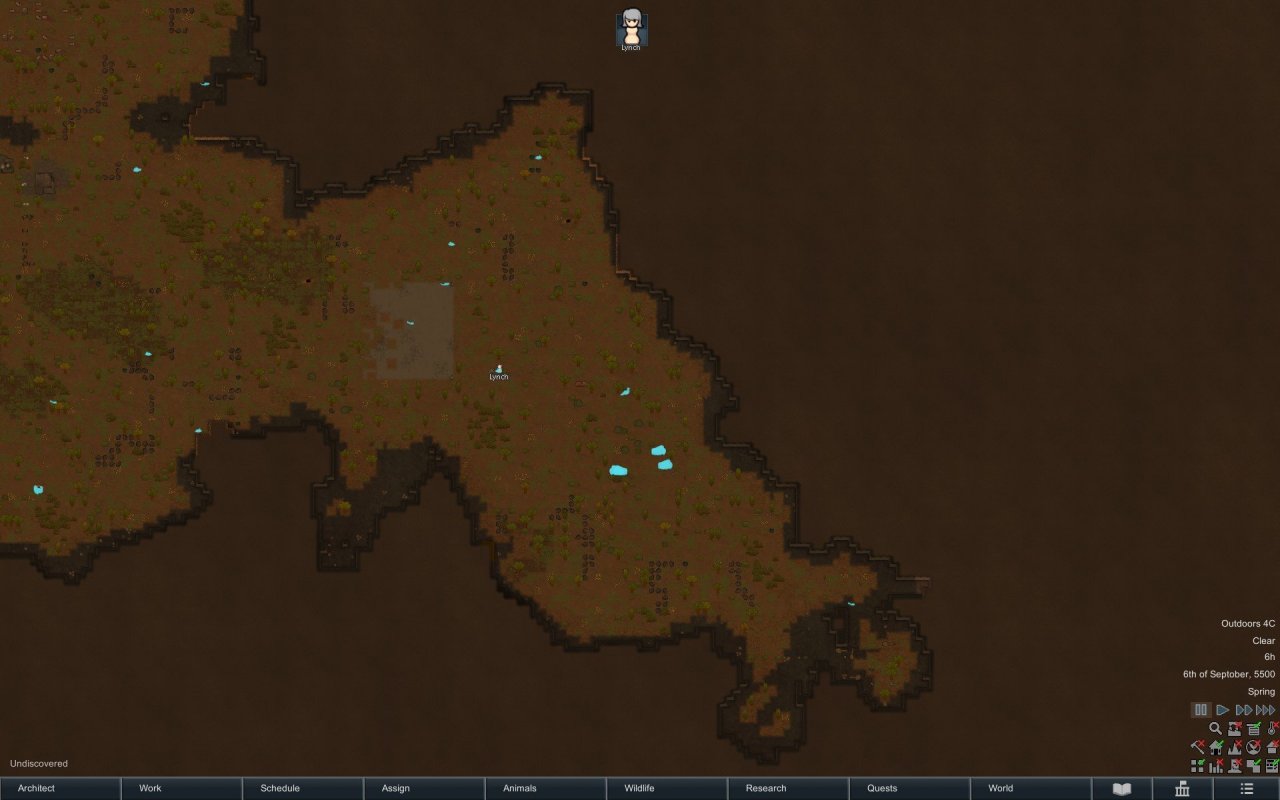Image resolution: width=1280 pixels, height=800 pixels.
Task: Show the Schedule tab
Action: coord(302,788)
